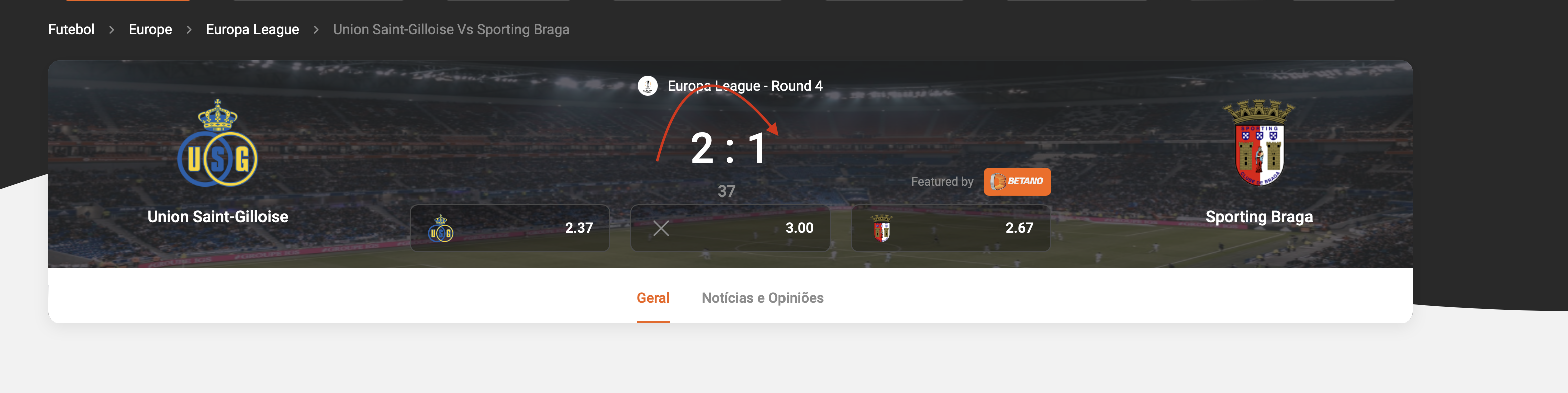Screen dimensions: 1568x393
Task: Open the Betano sponsor logo
Action: 1016,181
